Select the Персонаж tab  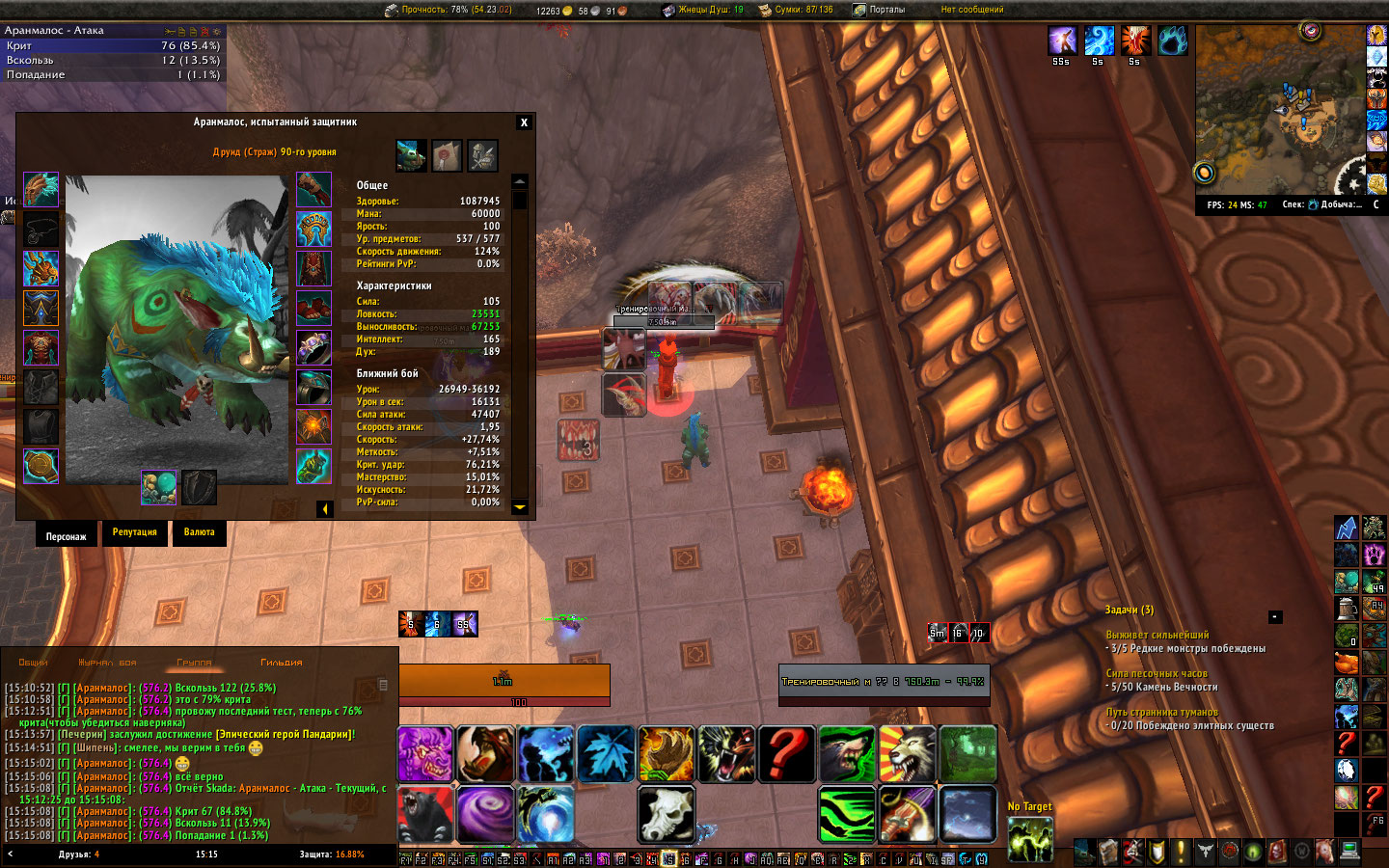pyautogui.click(x=66, y=536)
